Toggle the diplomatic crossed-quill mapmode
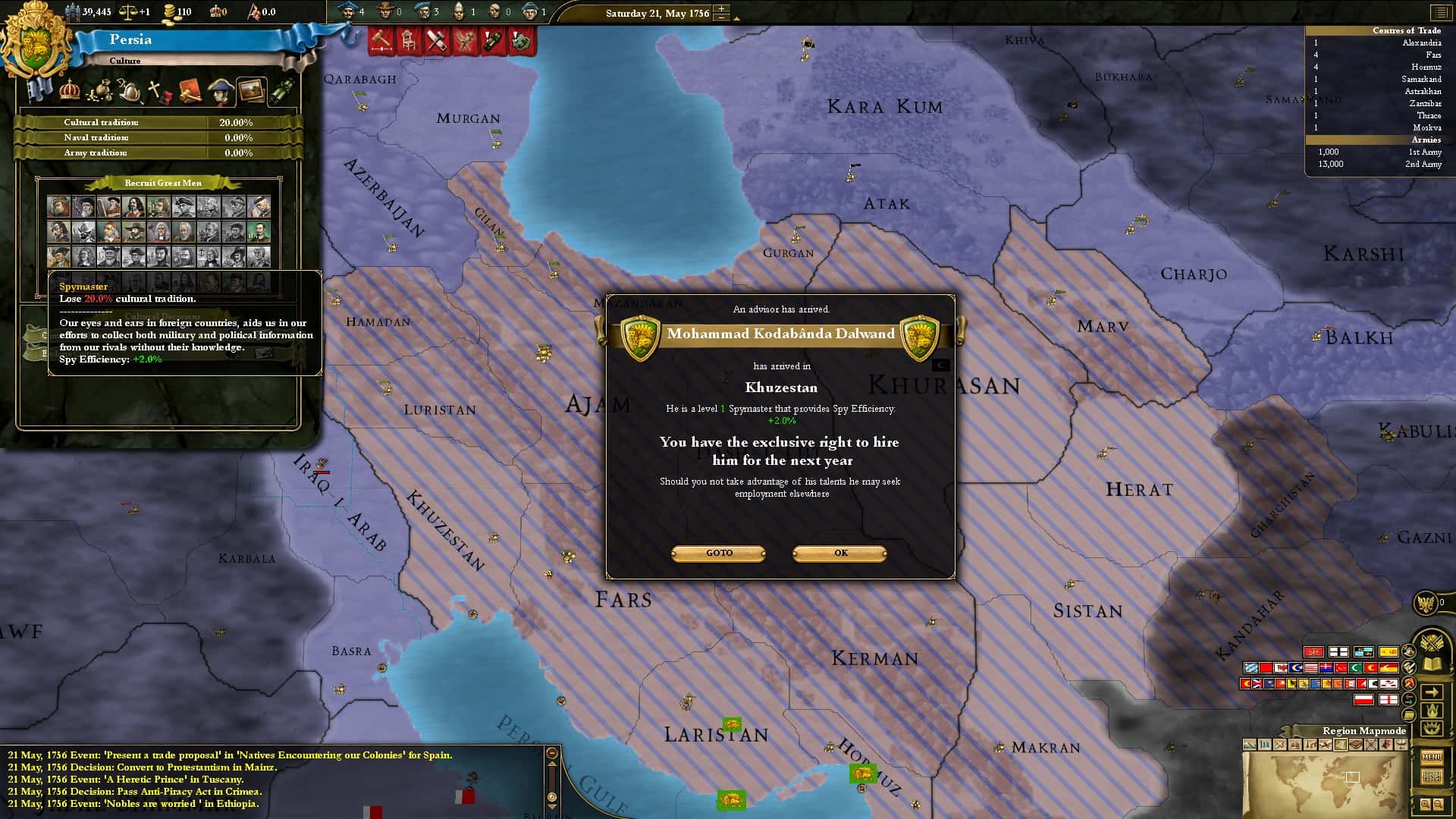 click(1326, 744)
